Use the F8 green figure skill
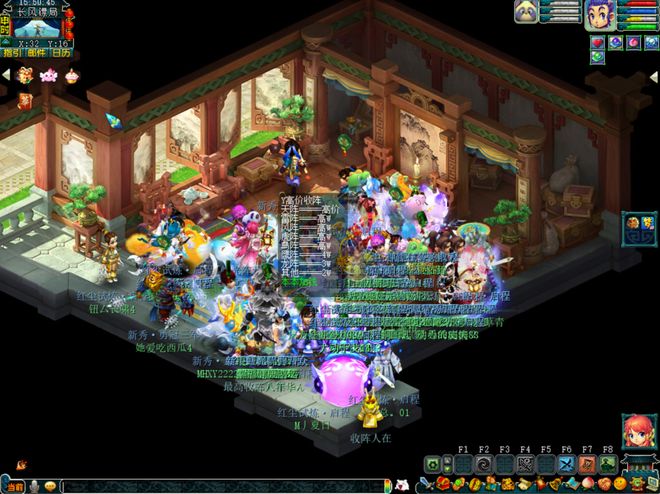The image size is (660, 494). (x=608, y=464)
